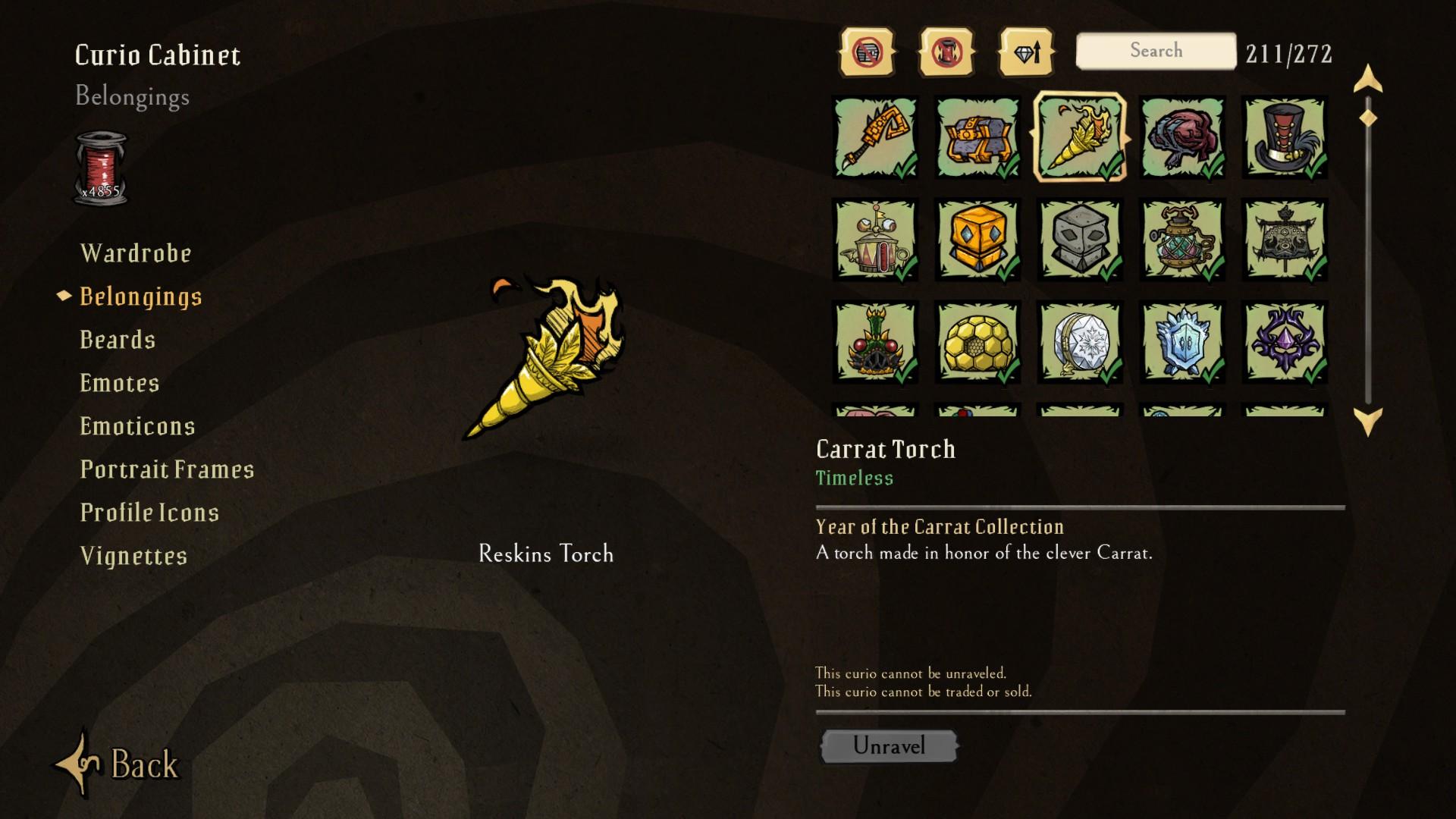The image size is (1456, 819).
Task: Choose the black top hat skin
Action: (1285, 137)
